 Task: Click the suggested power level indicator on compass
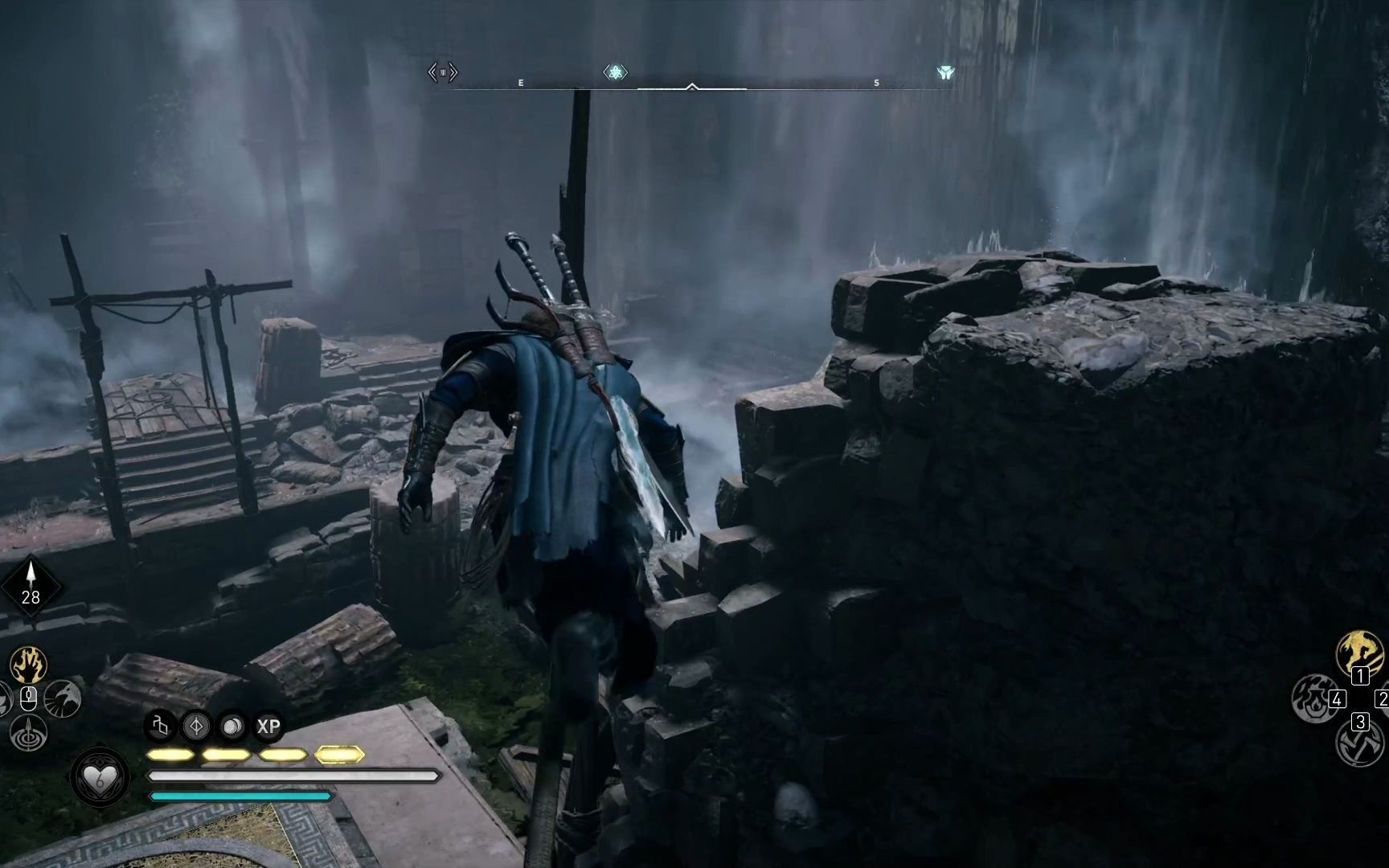point(442,73)
